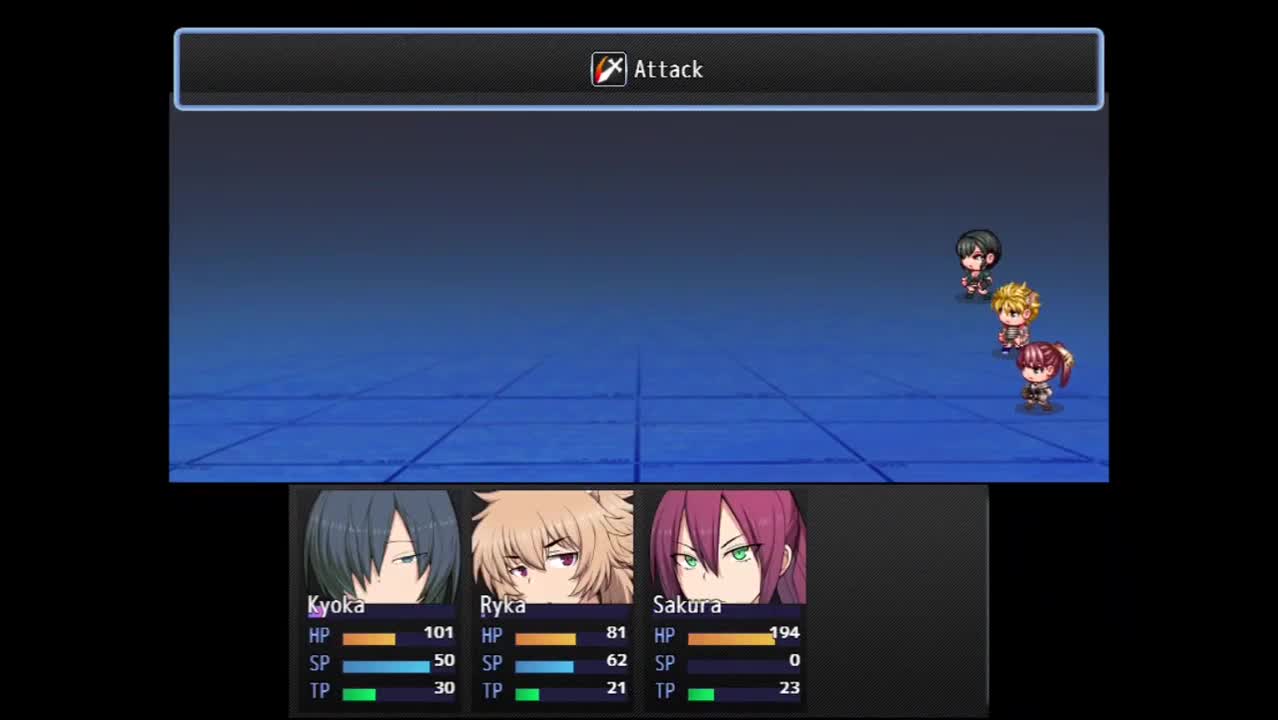Choose Ryka's party status portrait

(553, 547)
